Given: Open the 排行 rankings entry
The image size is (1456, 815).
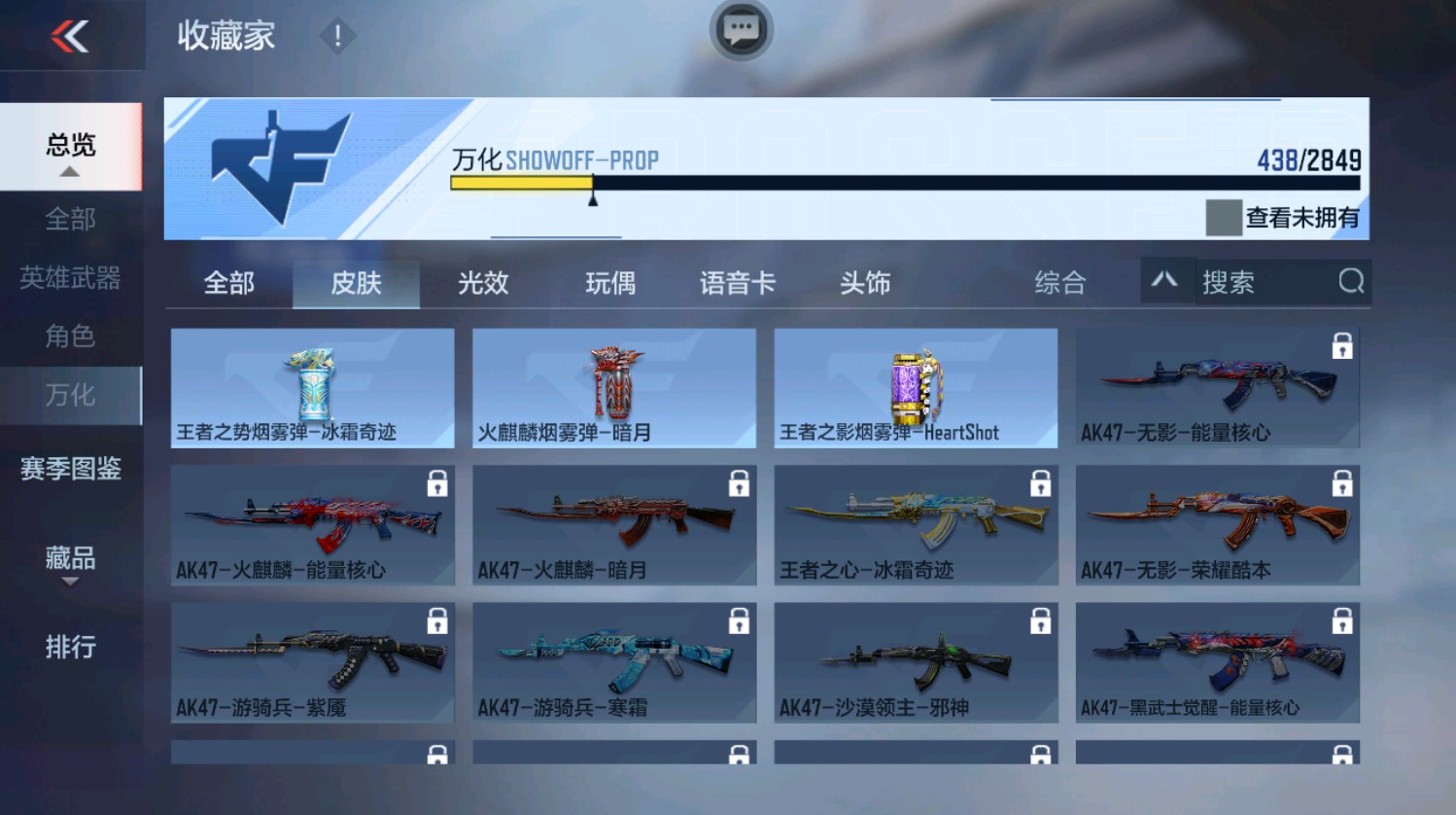Looking at the screenshot, I should coord(69,645).
